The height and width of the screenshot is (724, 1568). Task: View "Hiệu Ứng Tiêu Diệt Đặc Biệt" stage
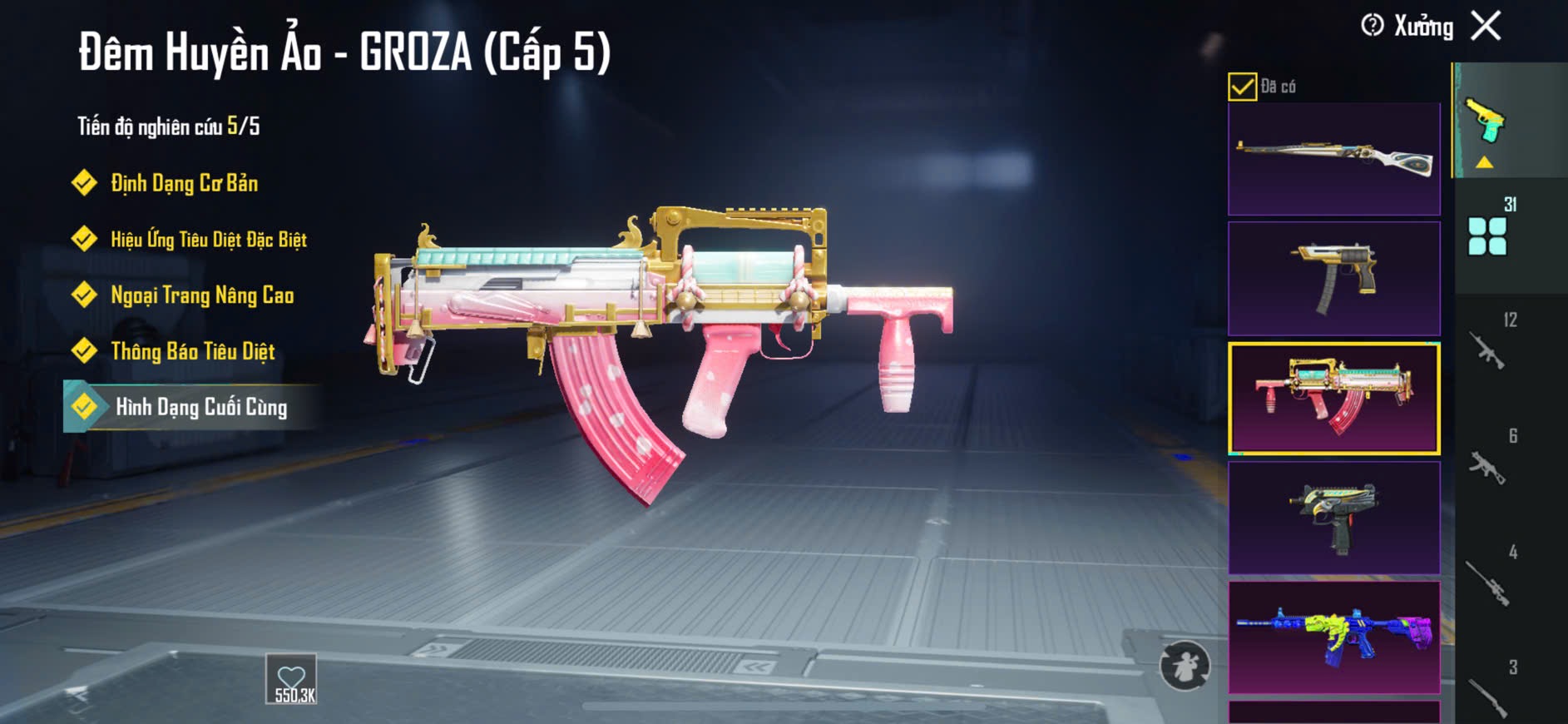pyautogui.click(x=208, y=240)
